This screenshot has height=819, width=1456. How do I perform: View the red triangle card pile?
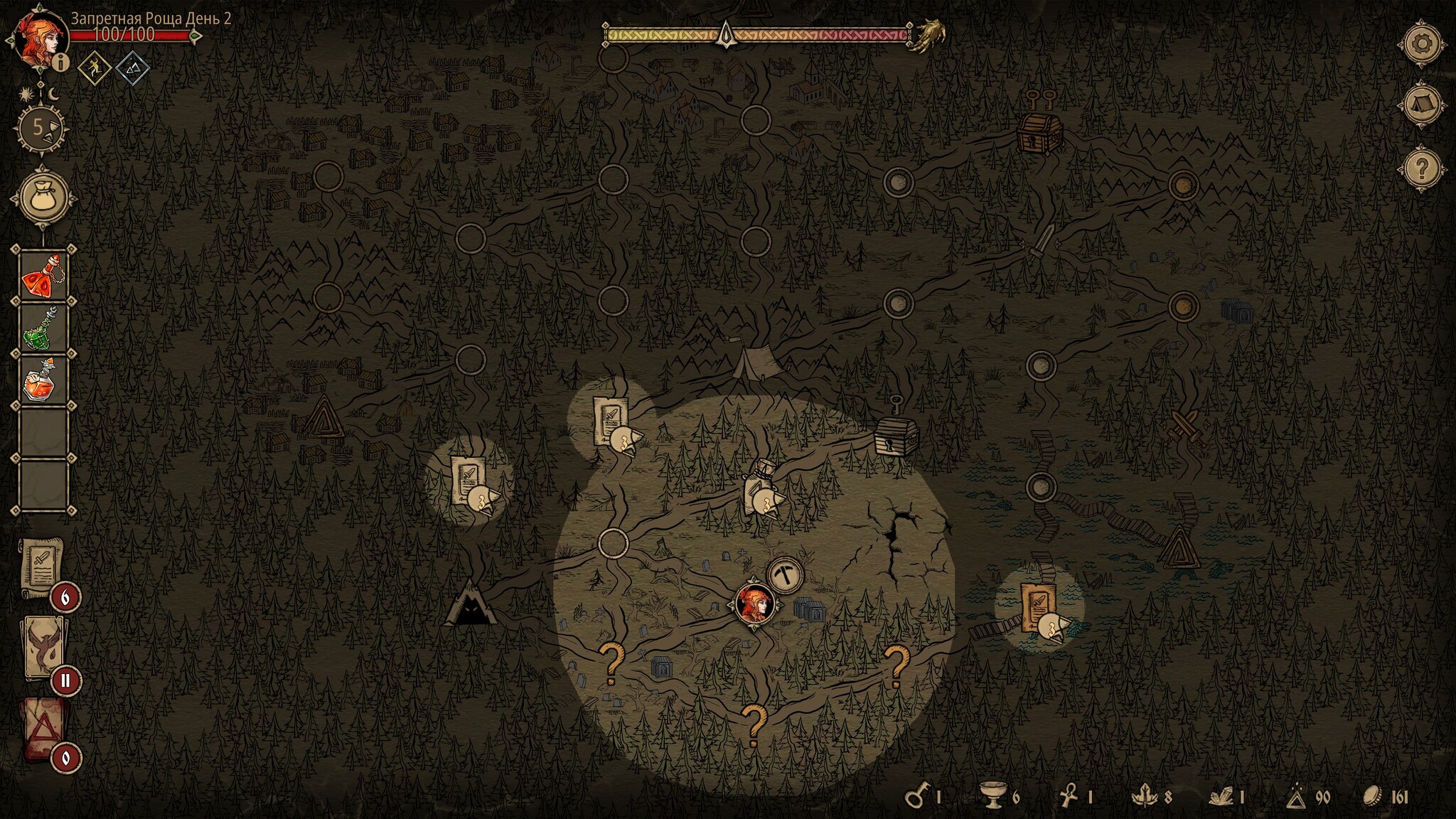[44, 728]
